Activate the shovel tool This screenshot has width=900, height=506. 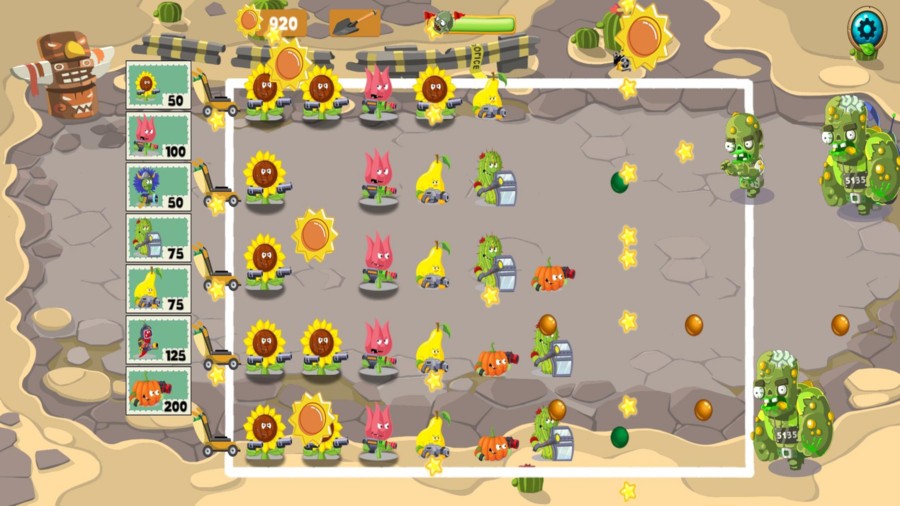coord(354,22)
